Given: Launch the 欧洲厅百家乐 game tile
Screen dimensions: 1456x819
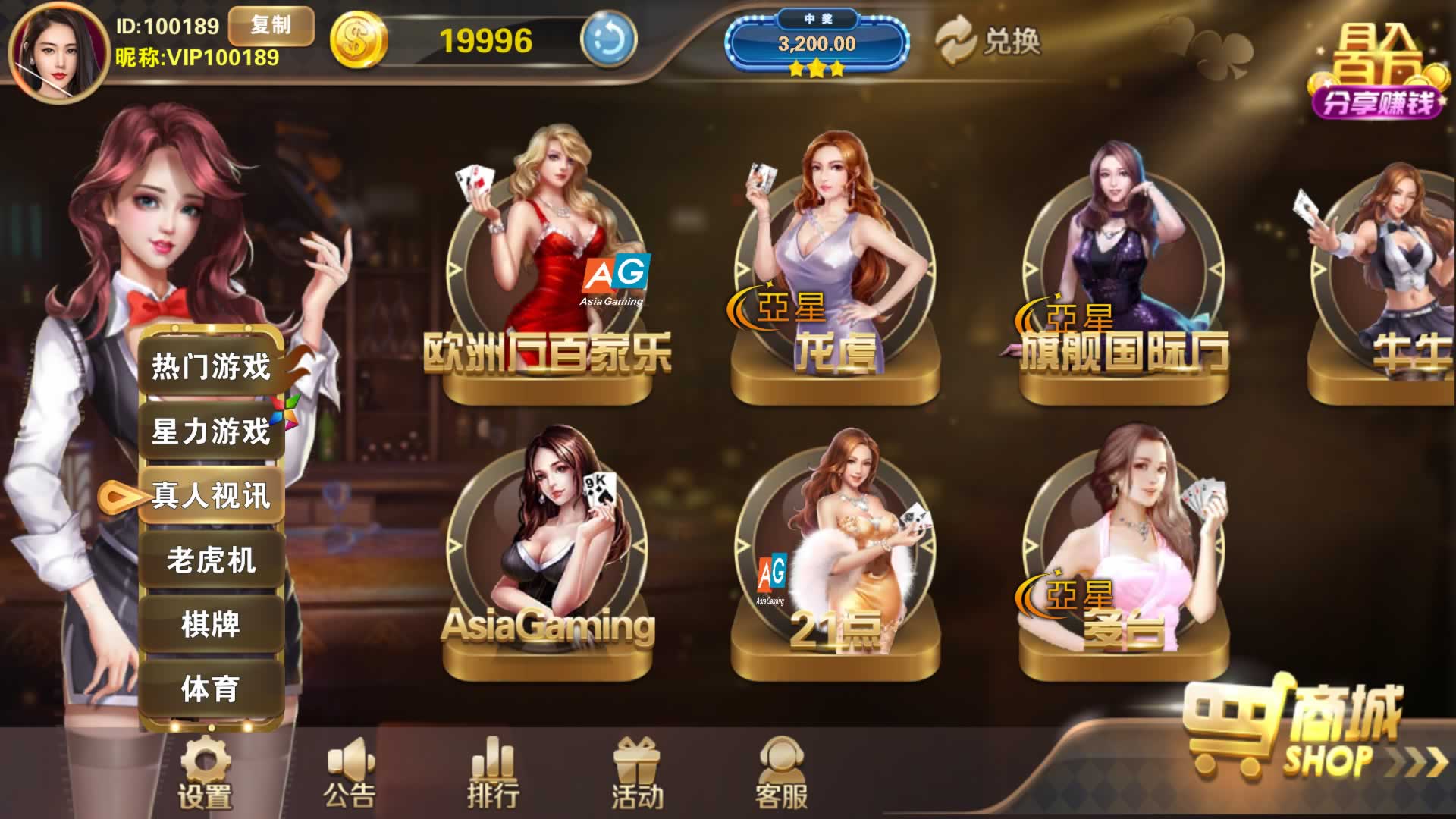Looking at the screenshot, I should 548,273.
